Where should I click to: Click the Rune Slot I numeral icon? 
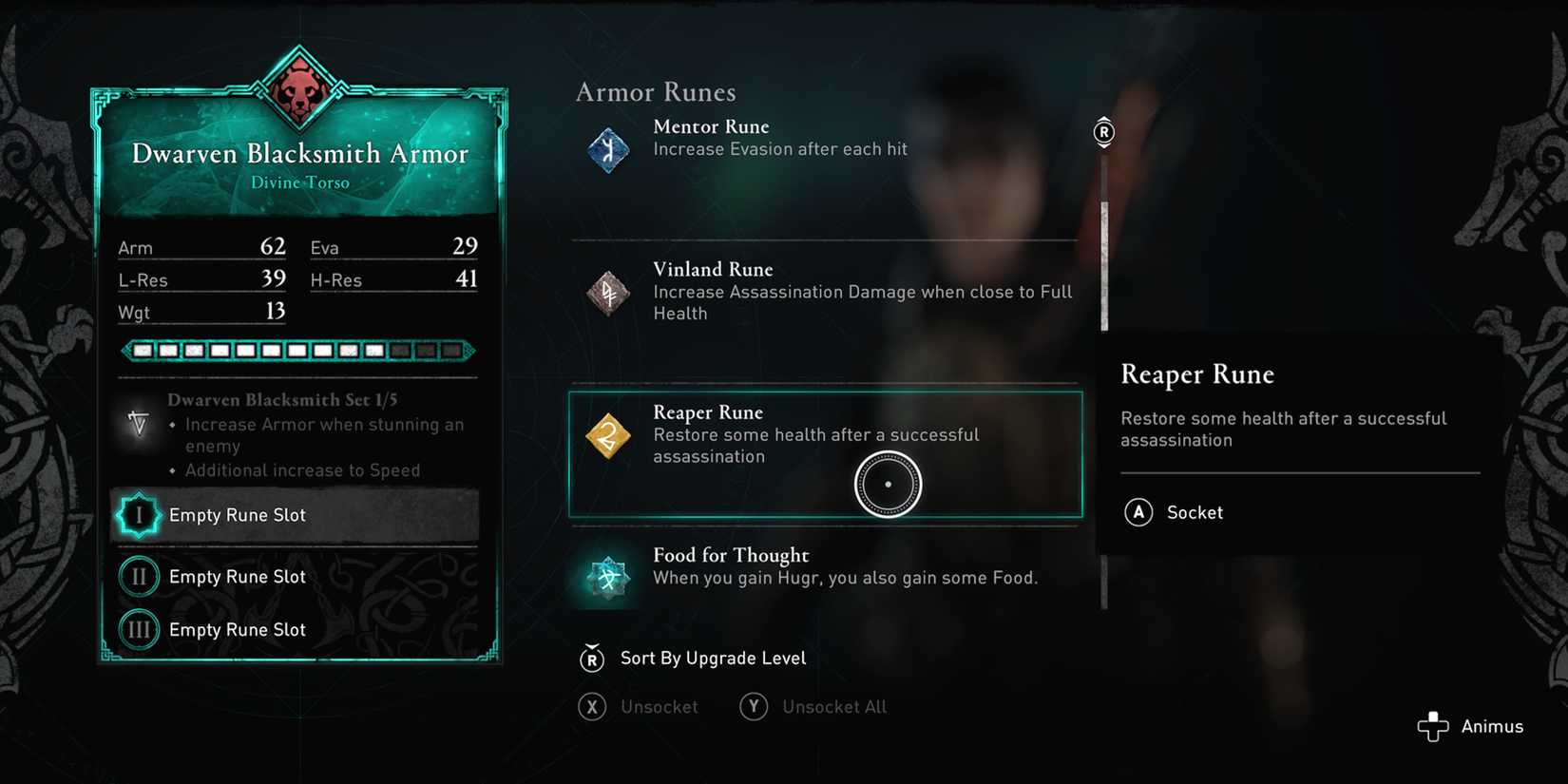coord(139,514)
